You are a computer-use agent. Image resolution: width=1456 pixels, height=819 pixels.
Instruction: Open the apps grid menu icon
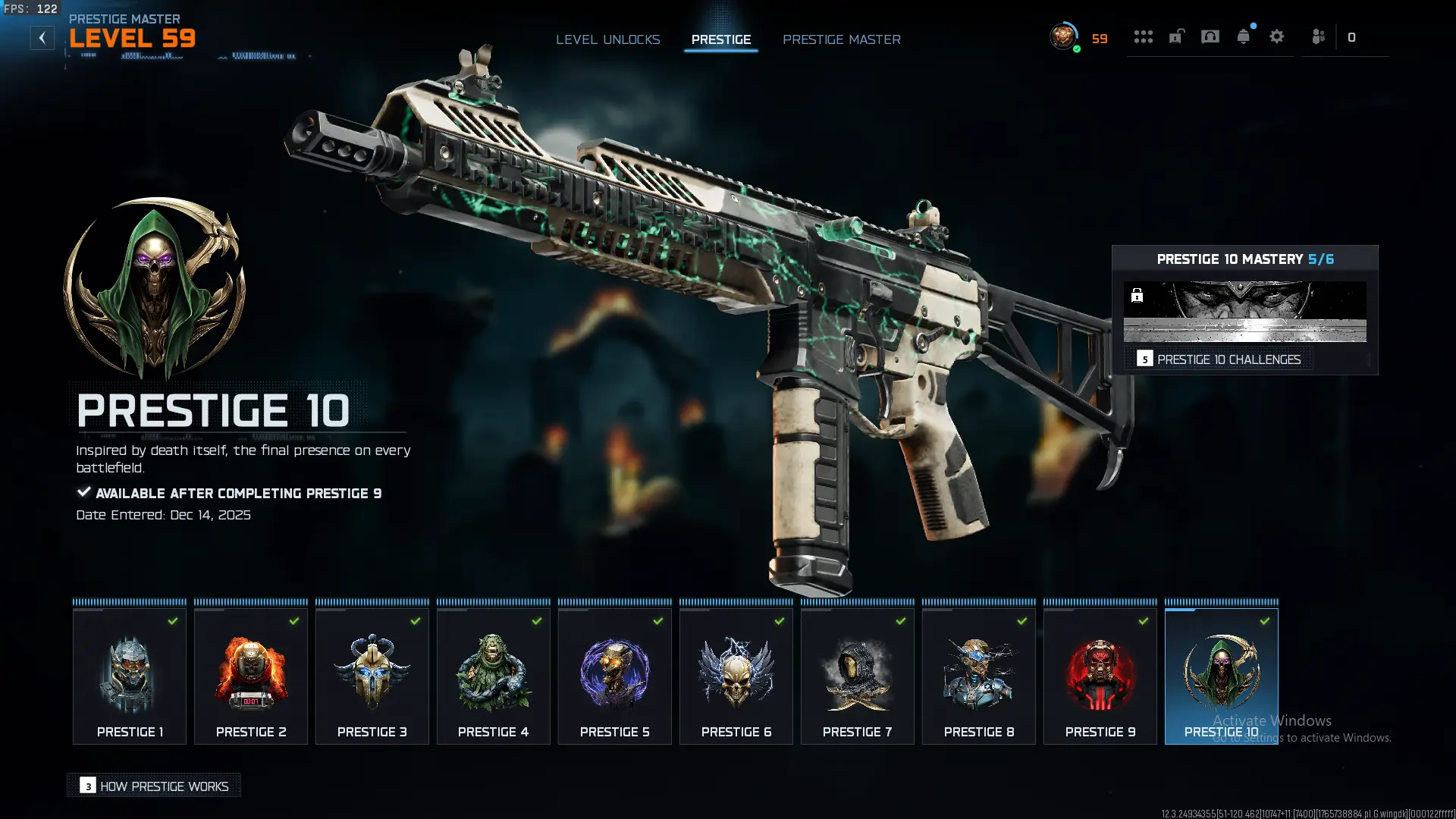coord(1143,36)
